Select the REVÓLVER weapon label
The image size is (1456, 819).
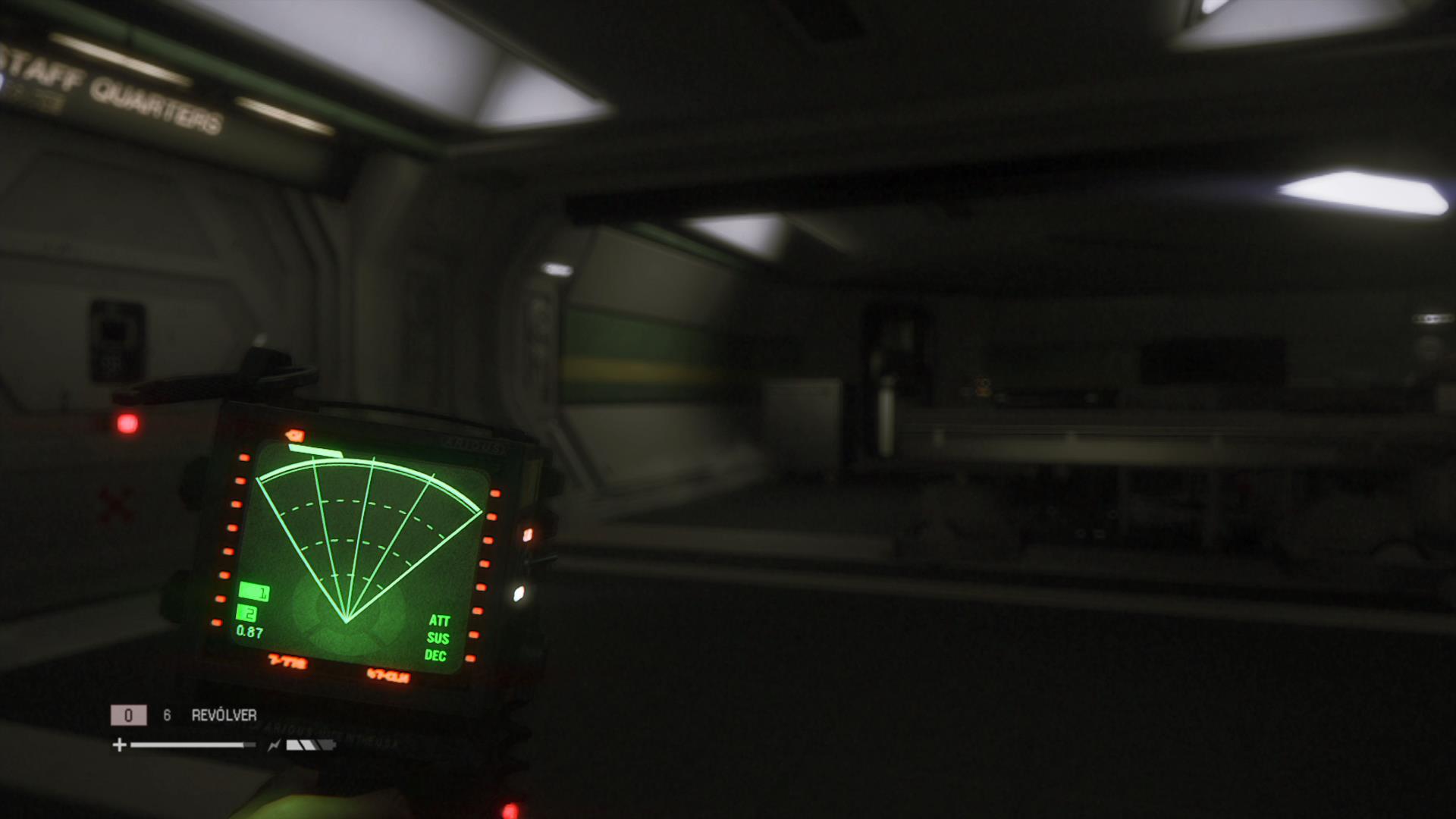224,714
